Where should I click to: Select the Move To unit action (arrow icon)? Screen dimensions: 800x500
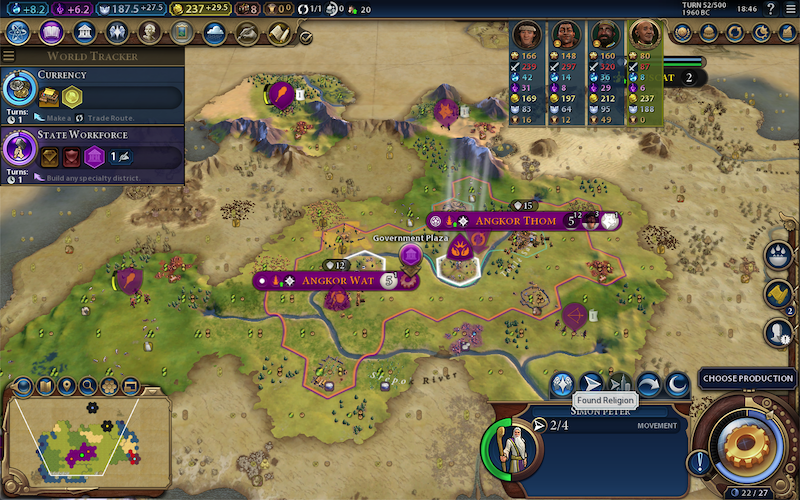tap(592, 383)
